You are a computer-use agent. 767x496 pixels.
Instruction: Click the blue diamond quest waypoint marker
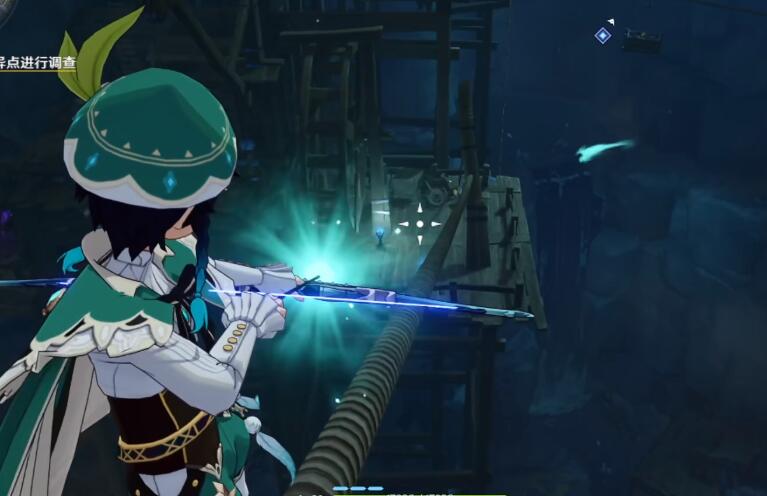pyautogui.click(x=602, y=36)
